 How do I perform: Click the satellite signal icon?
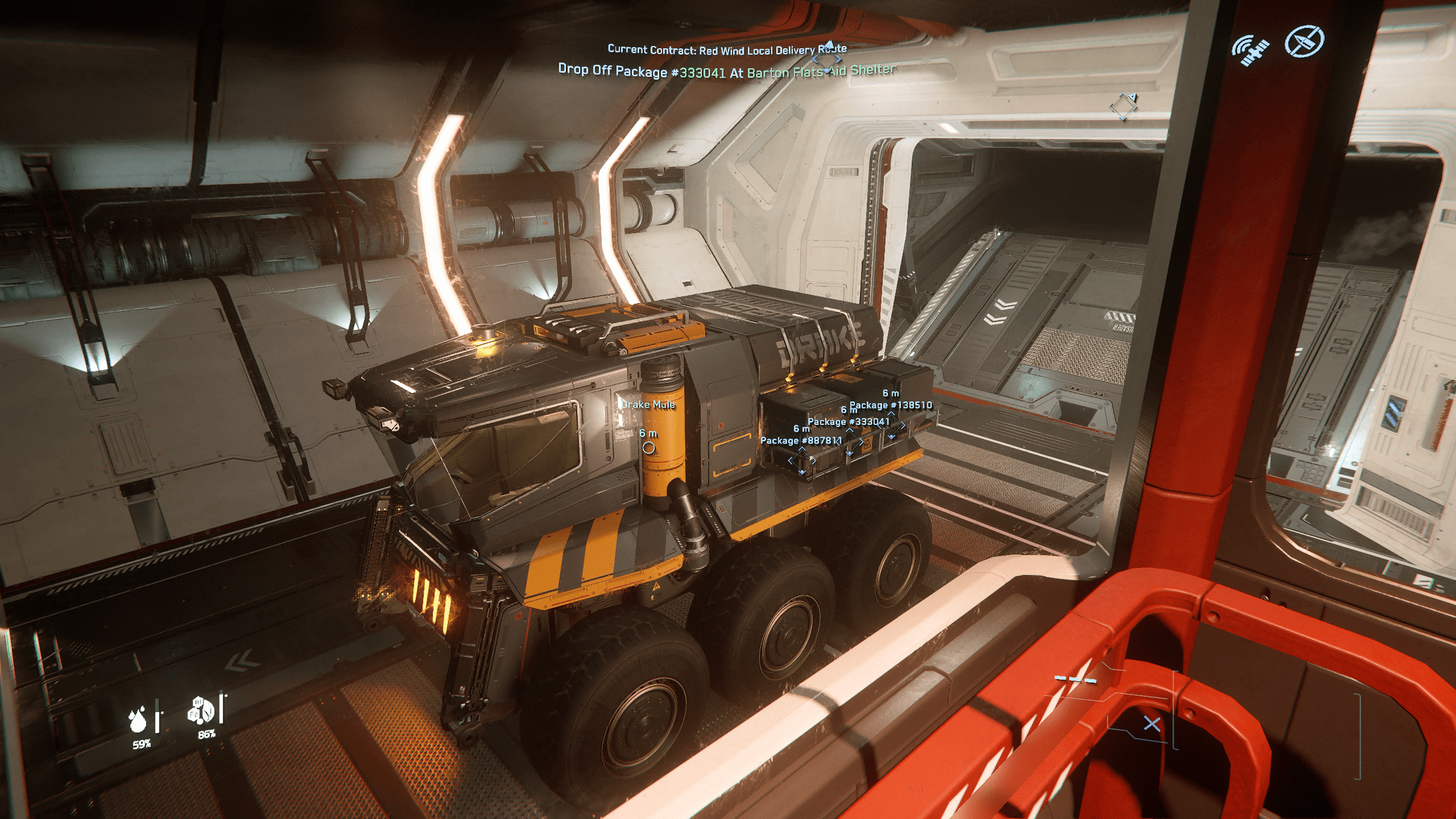tap(1250, 50)
